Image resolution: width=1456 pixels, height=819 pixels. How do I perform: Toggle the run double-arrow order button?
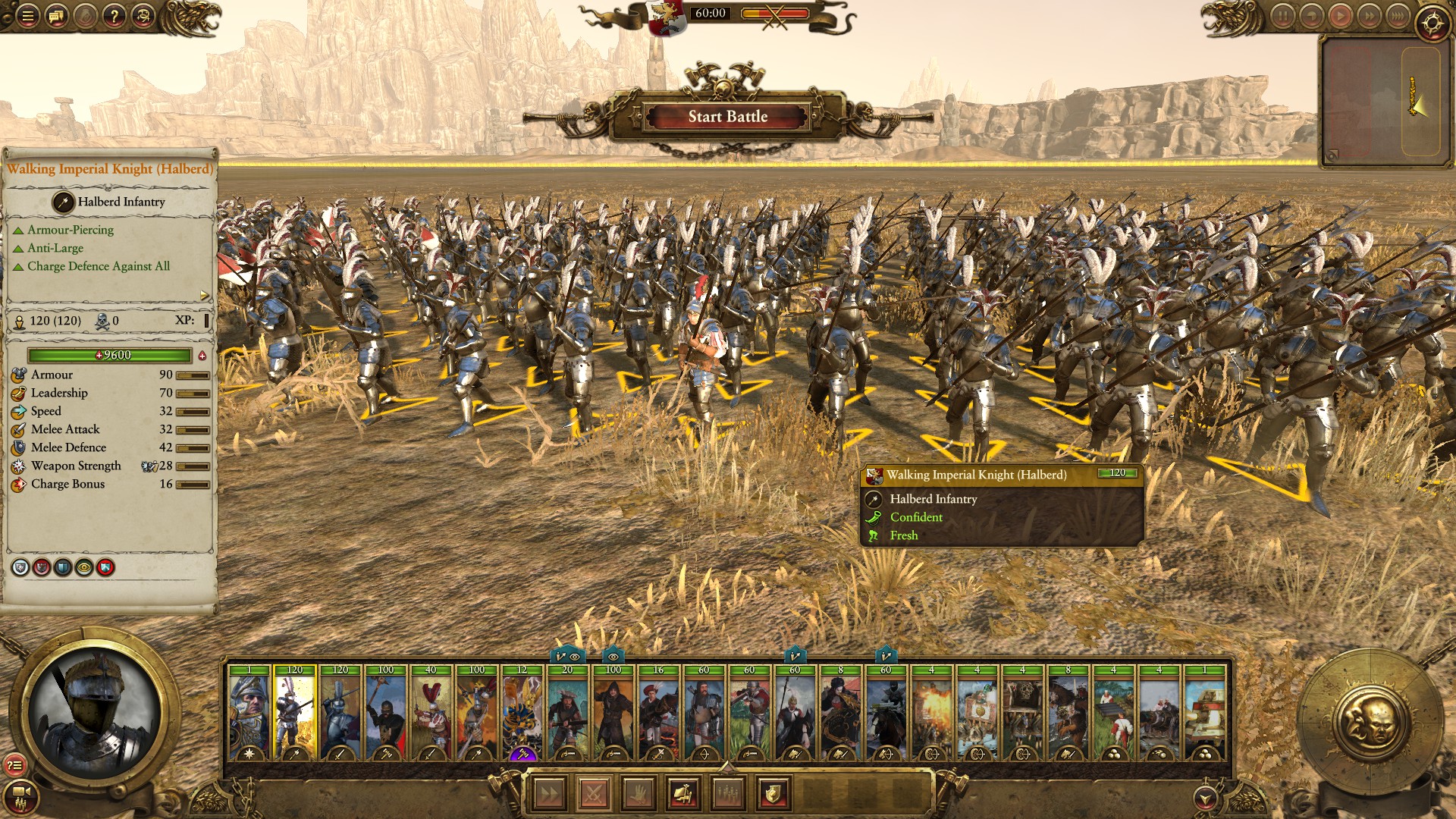point(549,794)
